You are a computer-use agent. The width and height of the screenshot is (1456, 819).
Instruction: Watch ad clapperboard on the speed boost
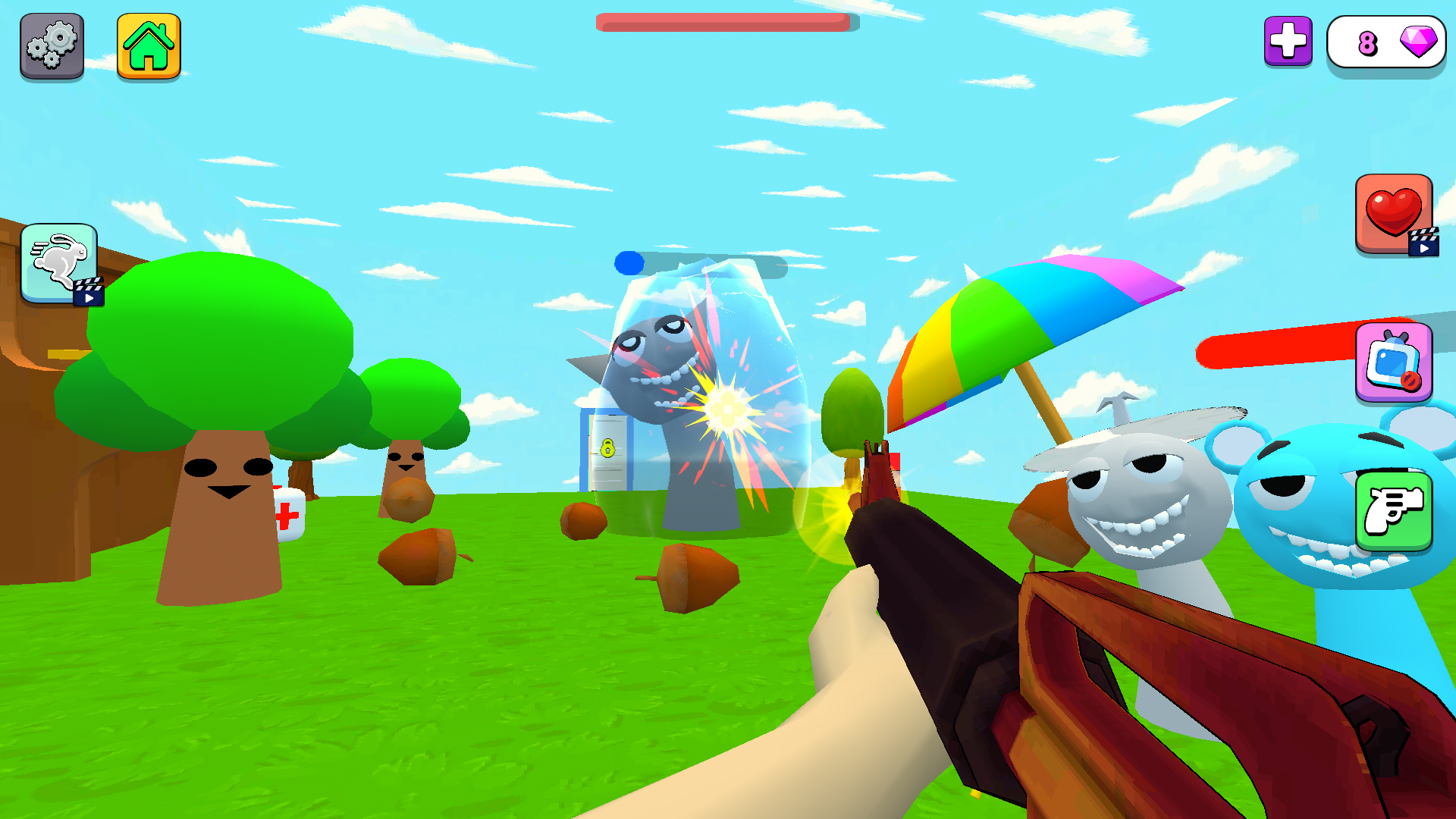point(87,296)
